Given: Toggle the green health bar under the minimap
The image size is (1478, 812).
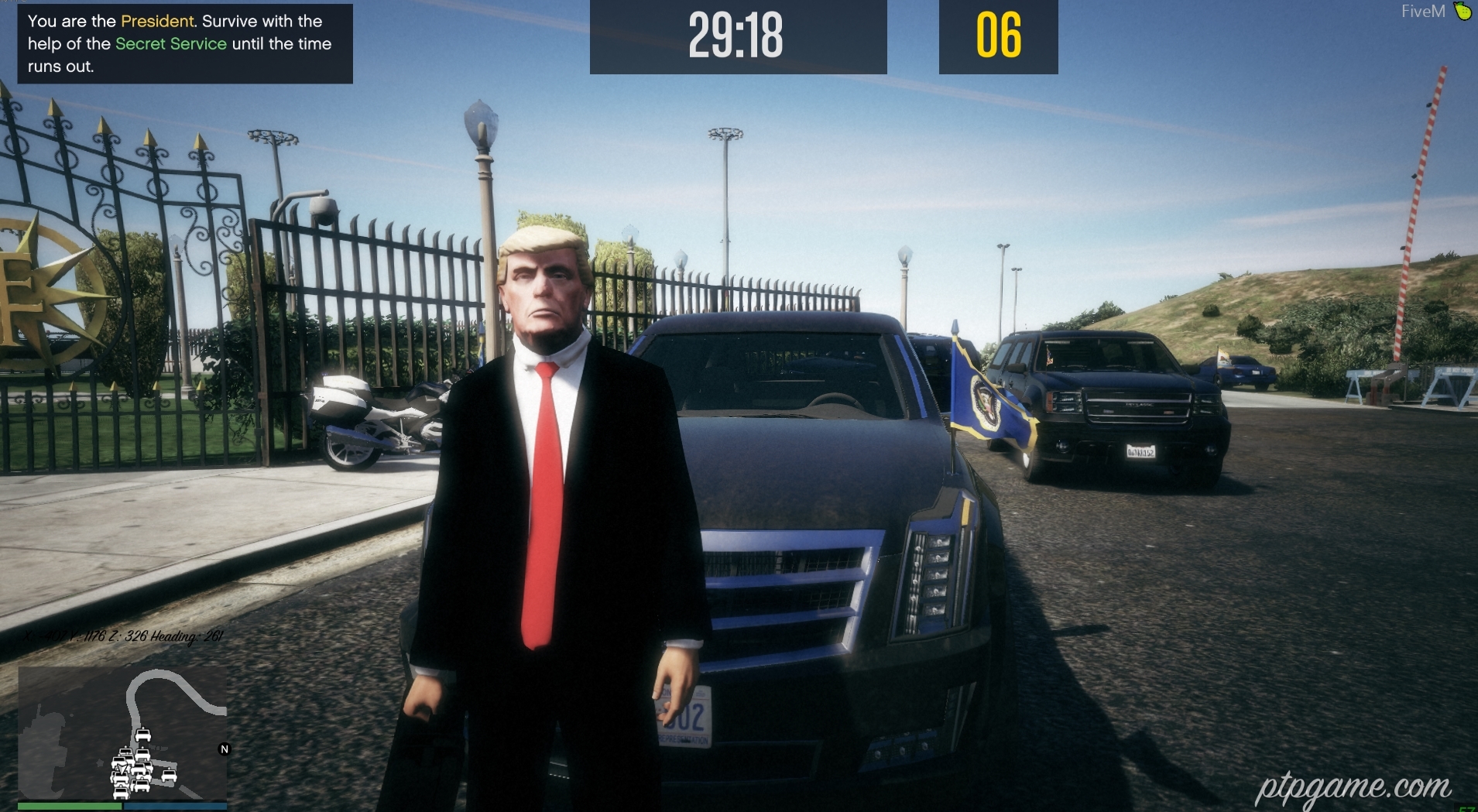Looking at the screenshot, I should coord(70,805).
